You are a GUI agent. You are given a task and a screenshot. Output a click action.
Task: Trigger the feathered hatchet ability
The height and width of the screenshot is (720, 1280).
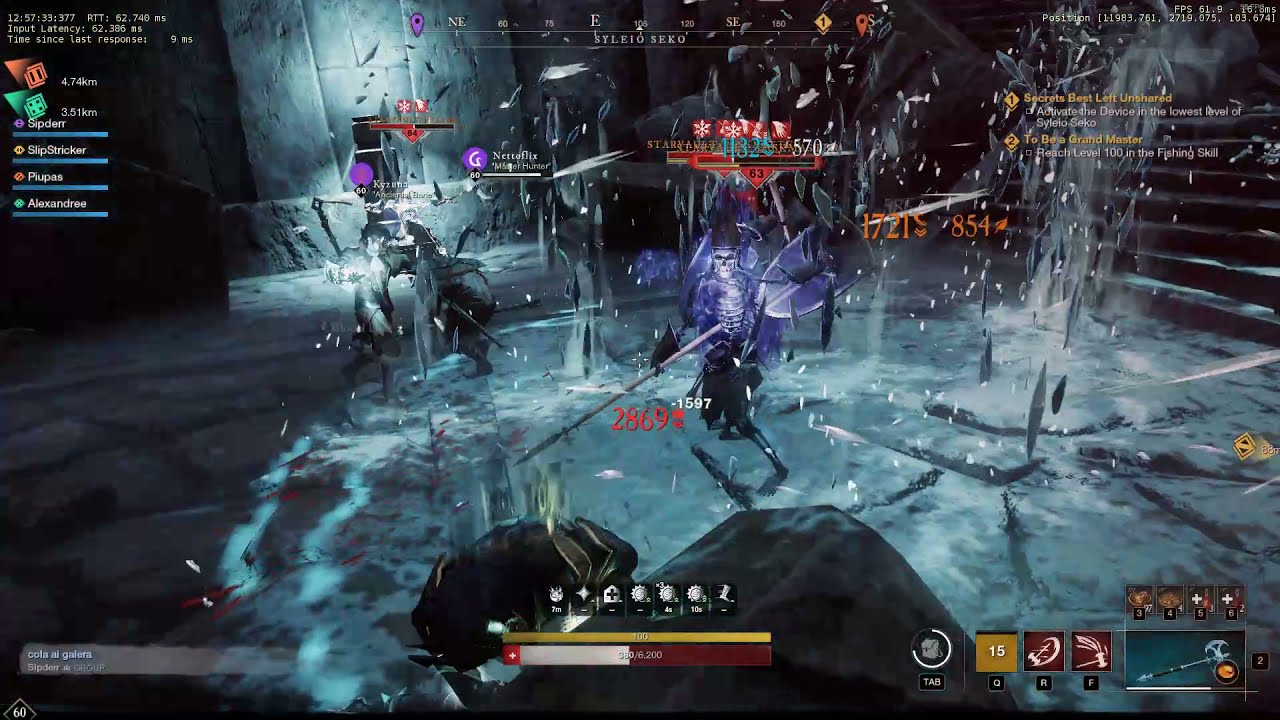1090,651
